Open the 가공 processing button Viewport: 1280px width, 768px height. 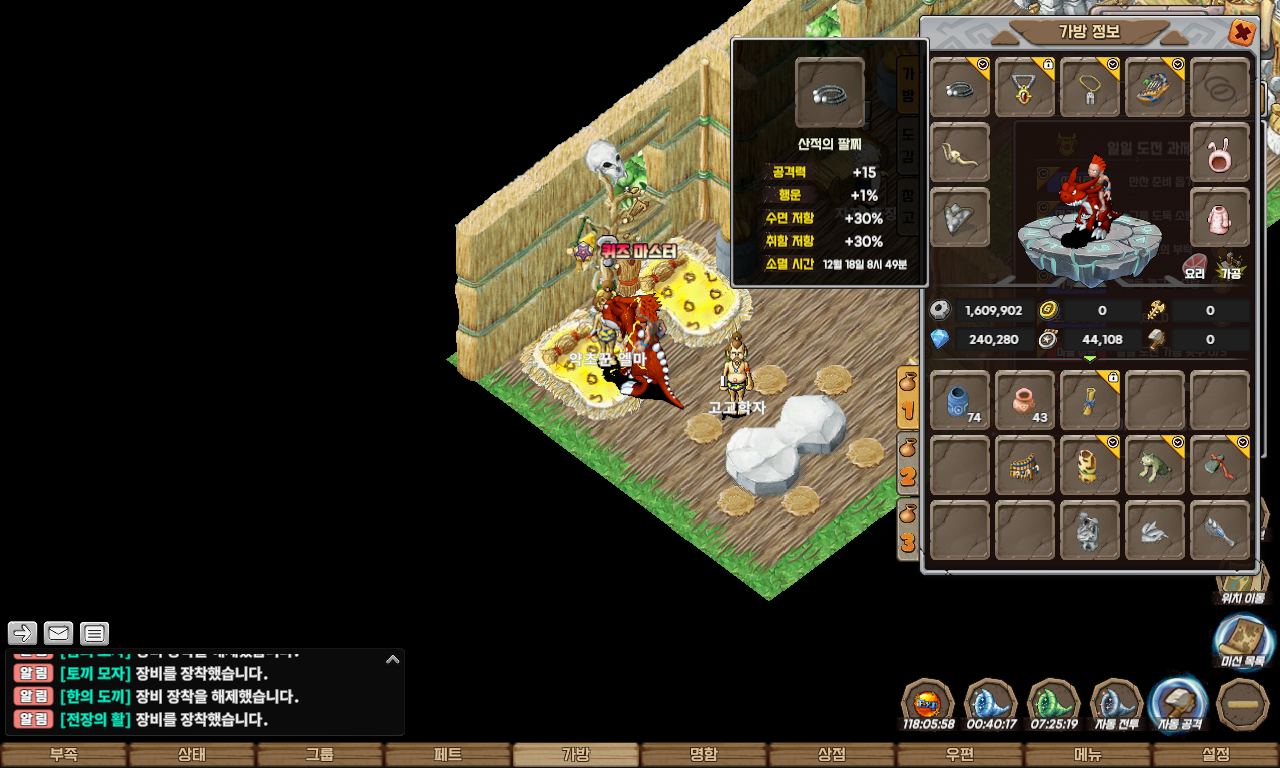(x=1230, y=267)
